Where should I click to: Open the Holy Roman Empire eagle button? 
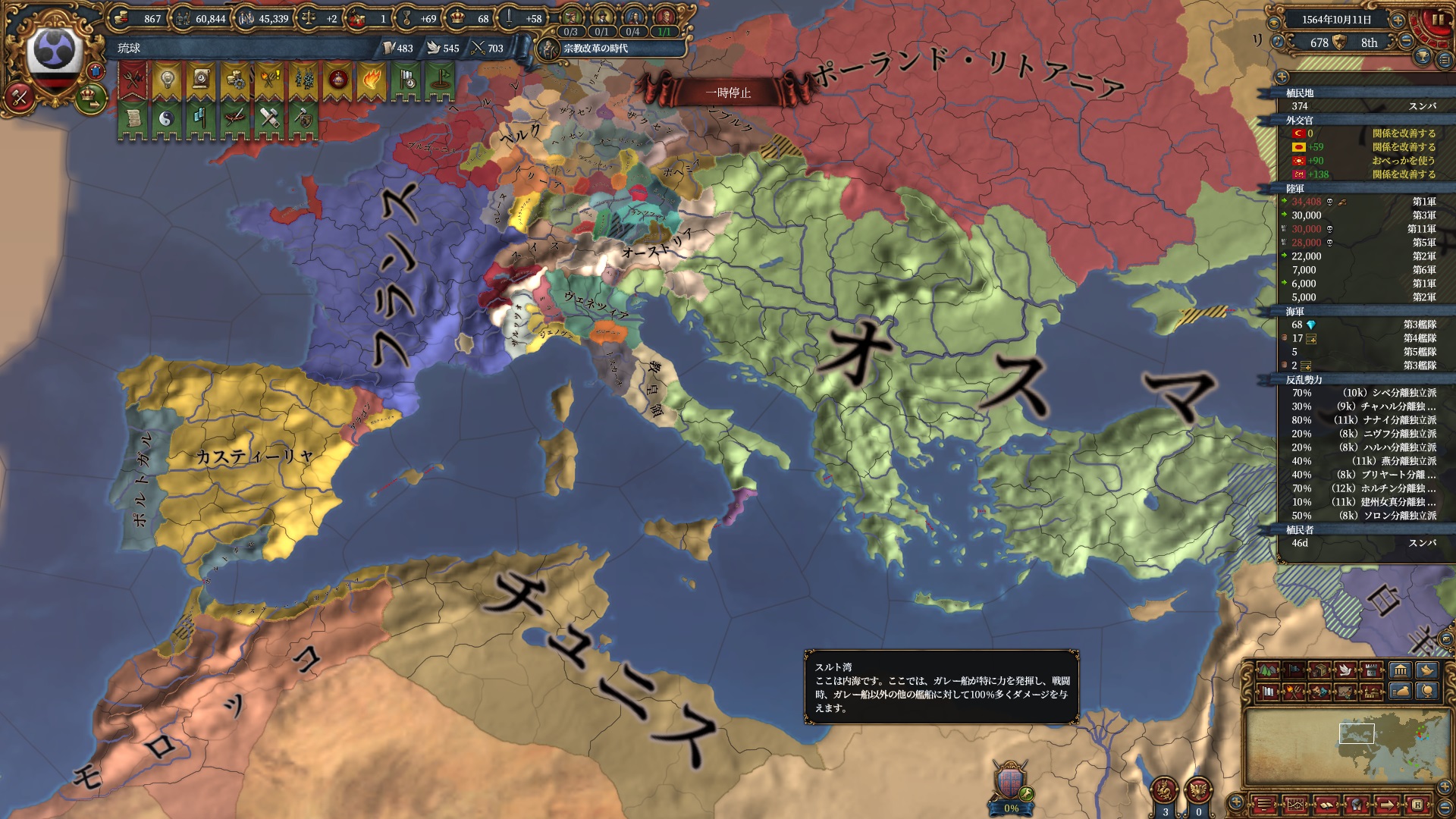coord(1198,790)
